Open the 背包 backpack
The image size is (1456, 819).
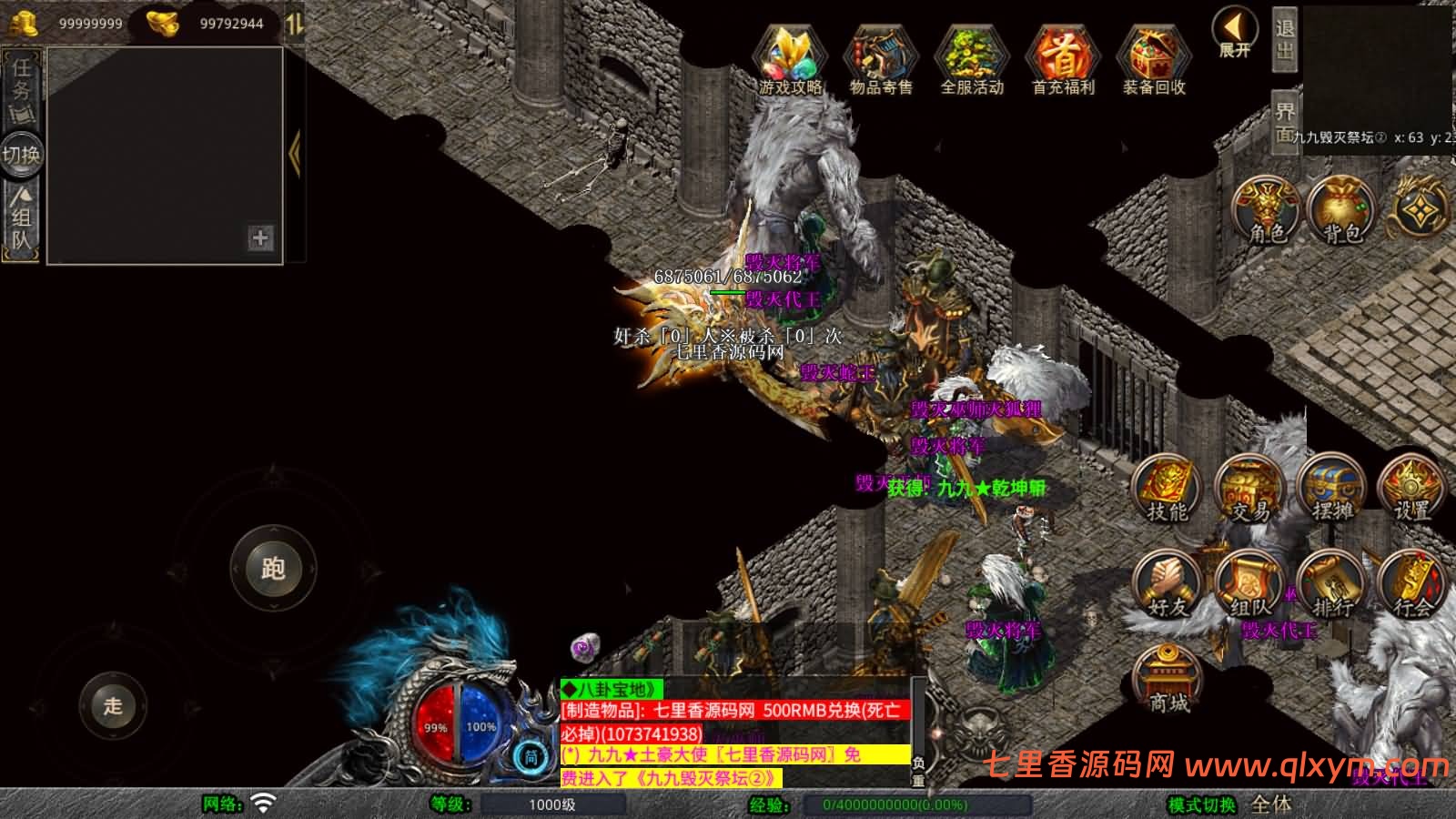point(1341,211)
